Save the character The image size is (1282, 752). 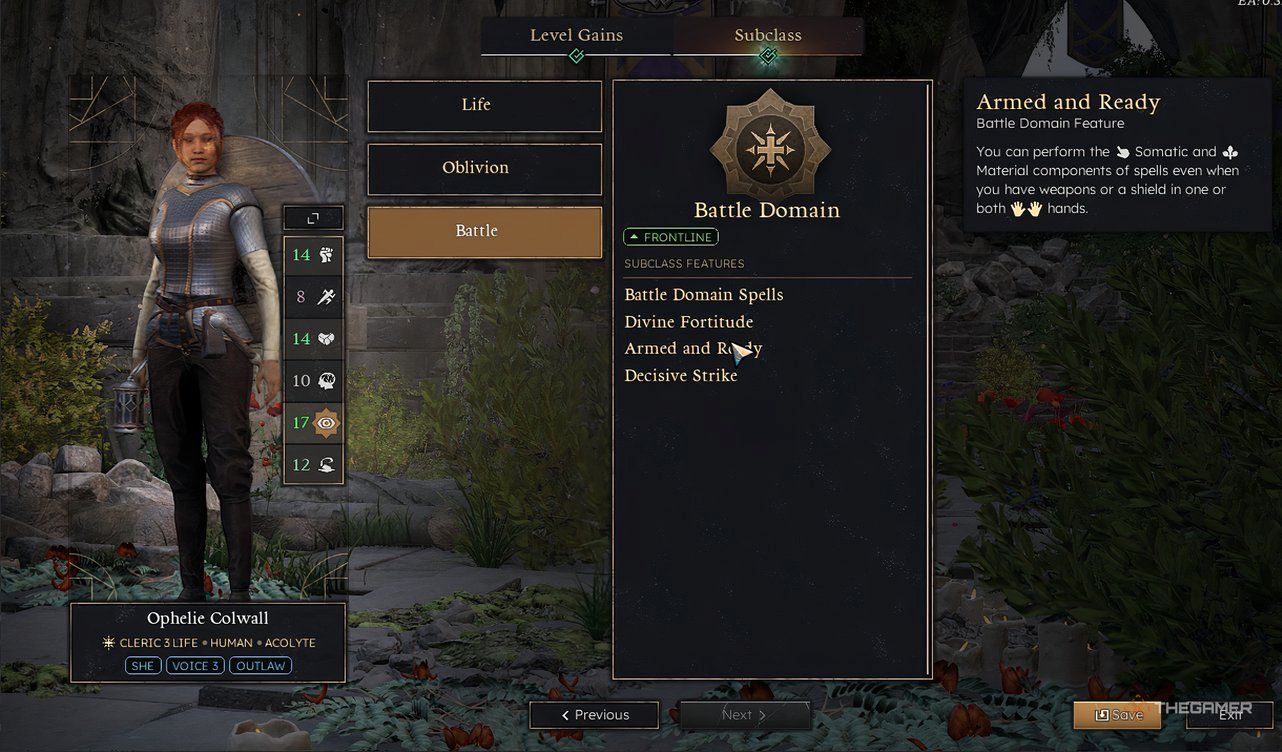tap(1118, 715)
